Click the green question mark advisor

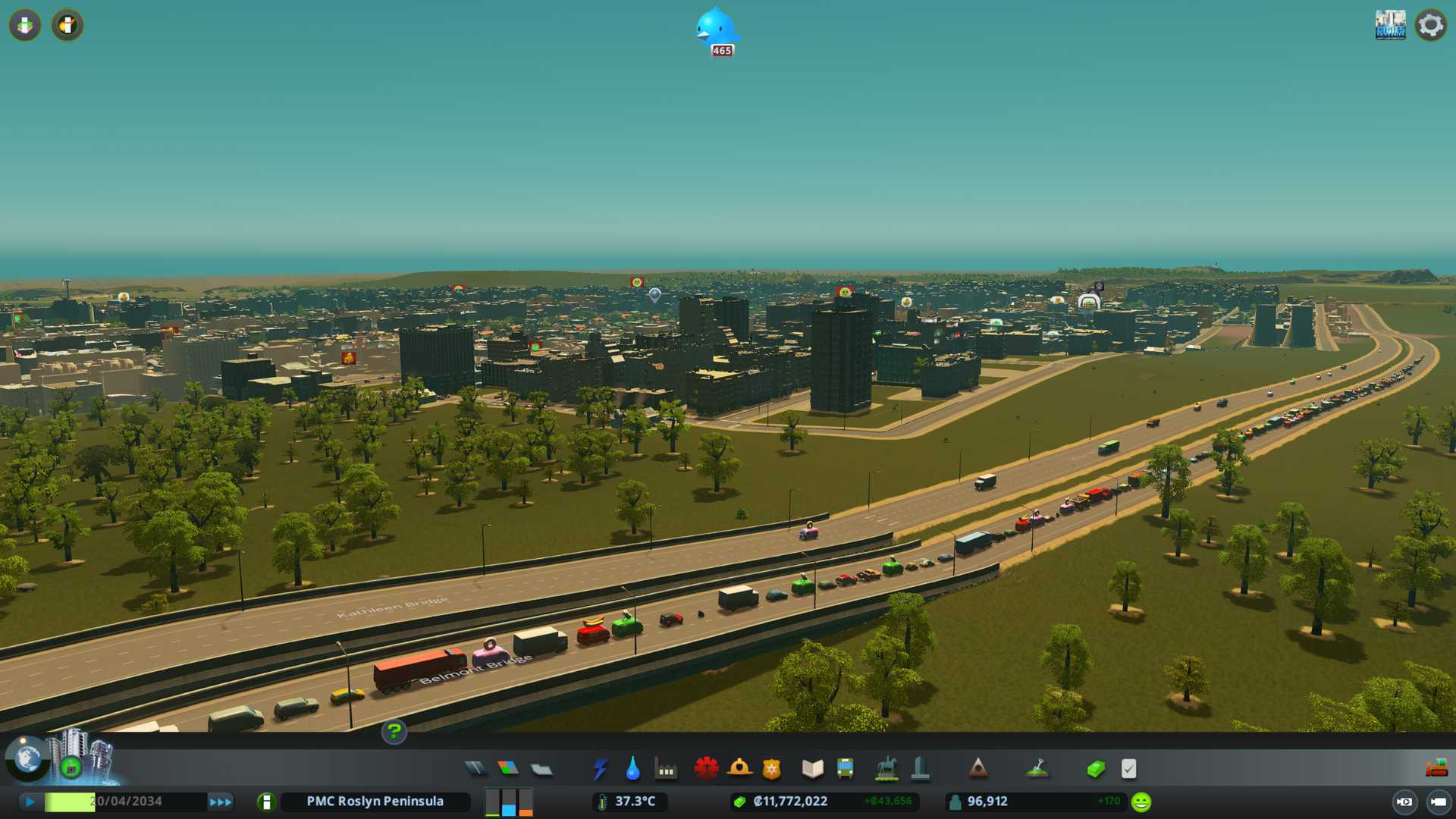pos(394,732)
